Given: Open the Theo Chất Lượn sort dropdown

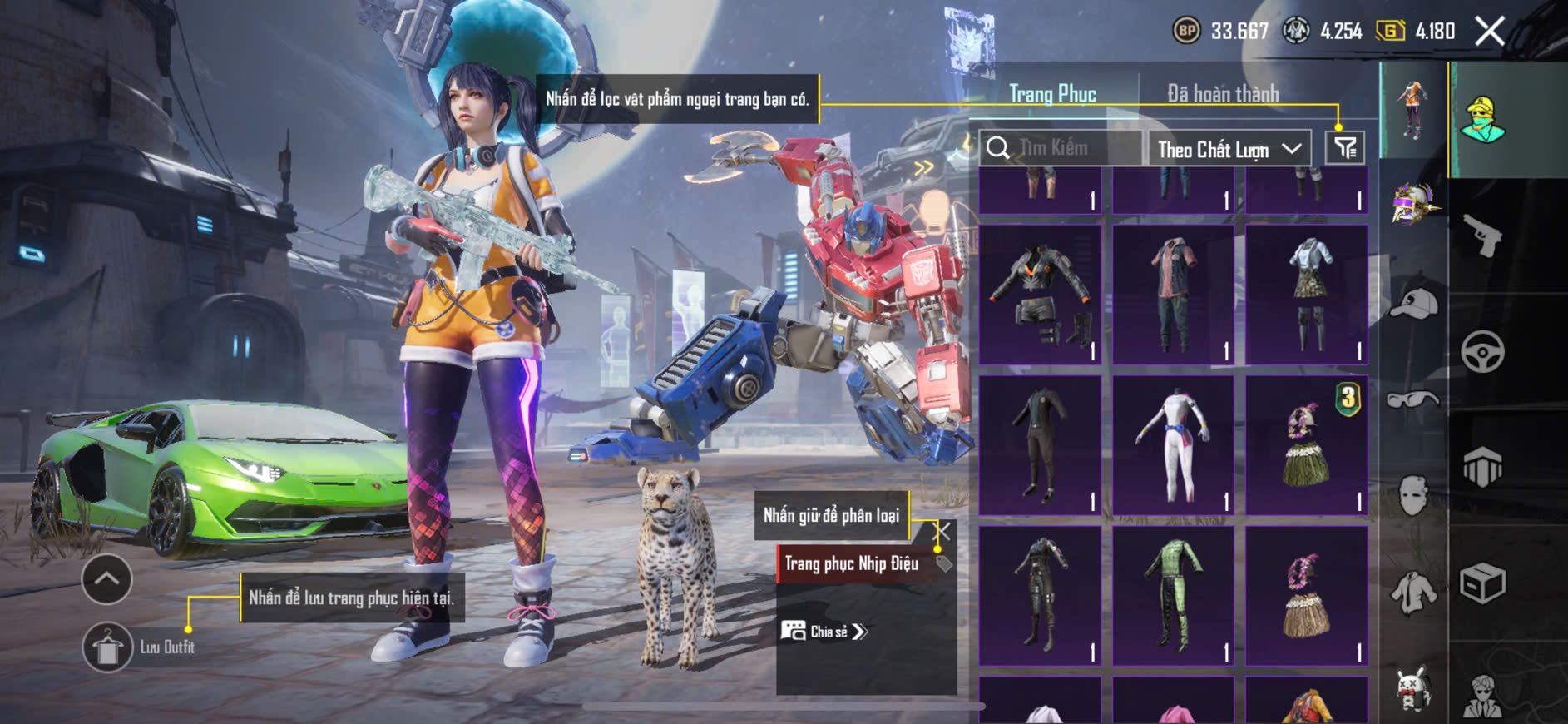Looking at the screenshot, I should tap(1229, 150).
